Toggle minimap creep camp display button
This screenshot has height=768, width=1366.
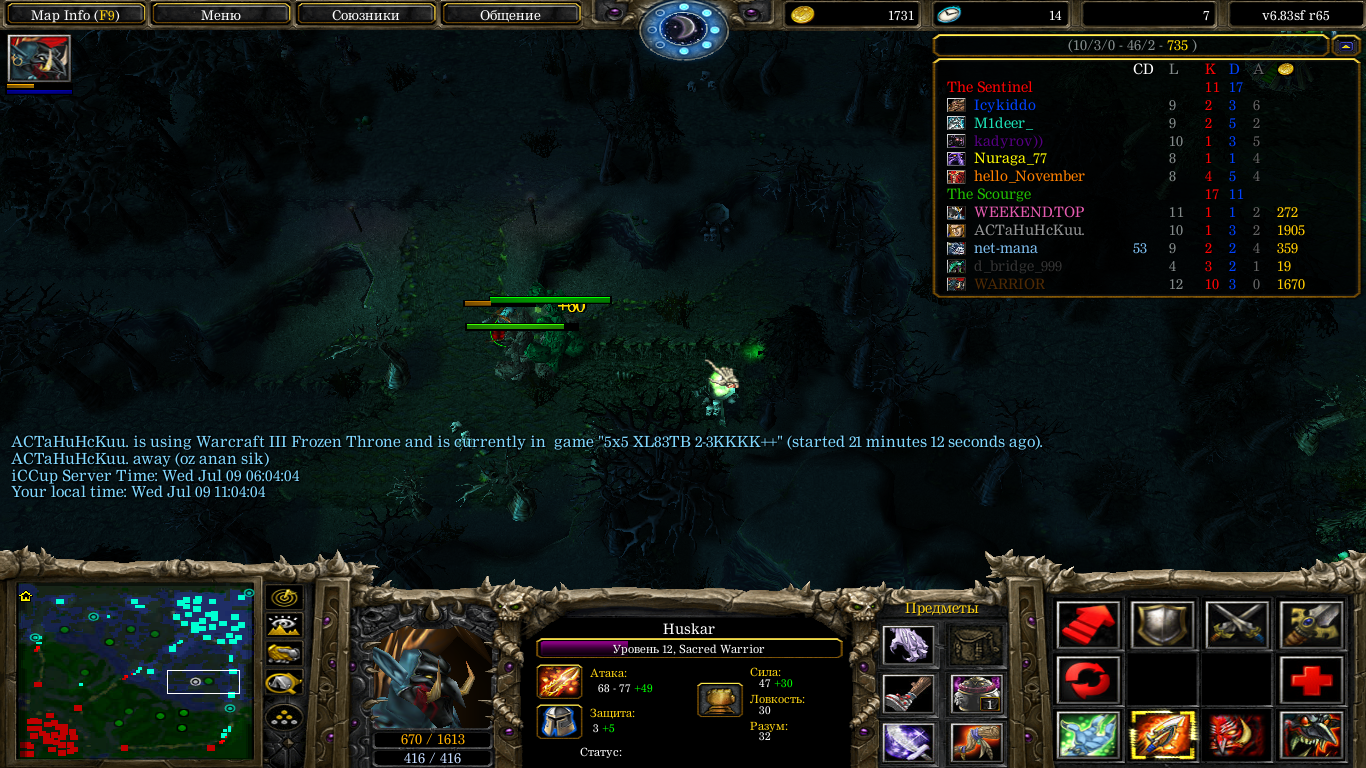(285, 684)
